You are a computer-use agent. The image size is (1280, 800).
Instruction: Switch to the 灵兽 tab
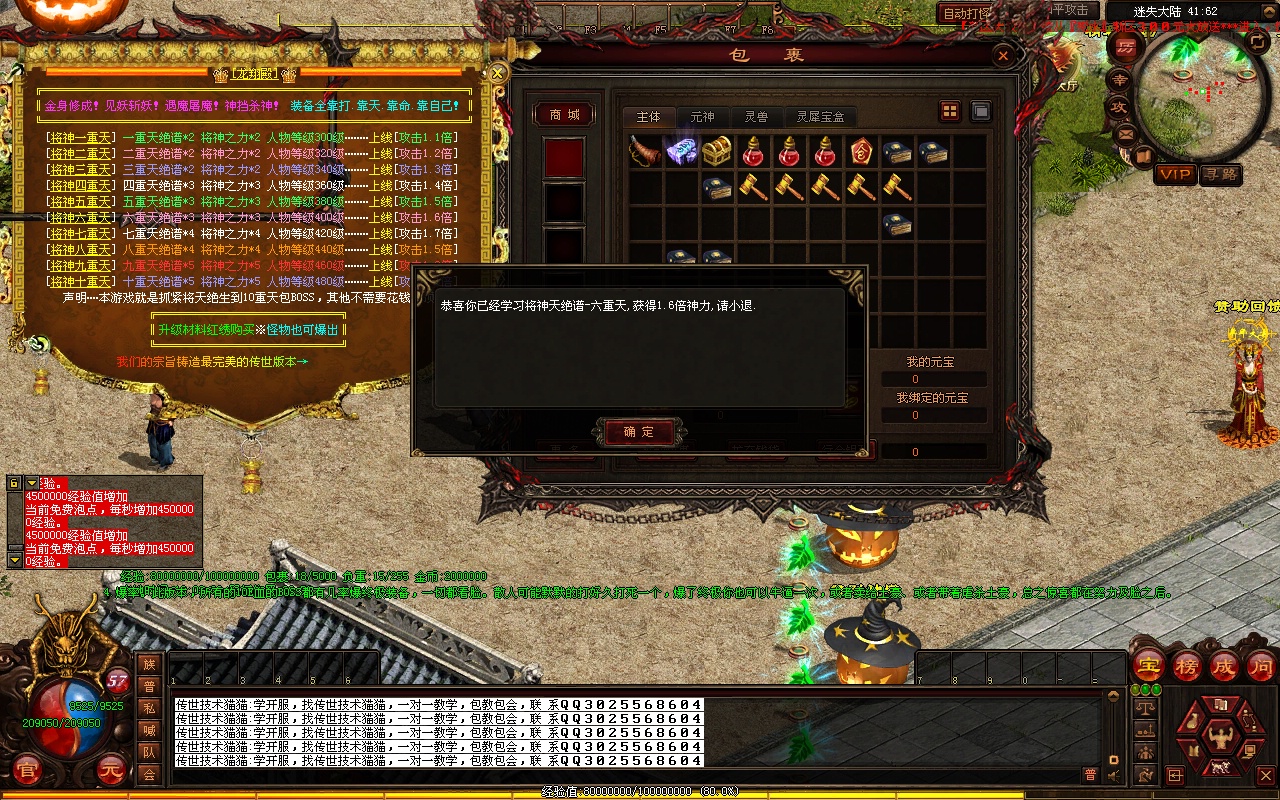[x=756, y=117]
